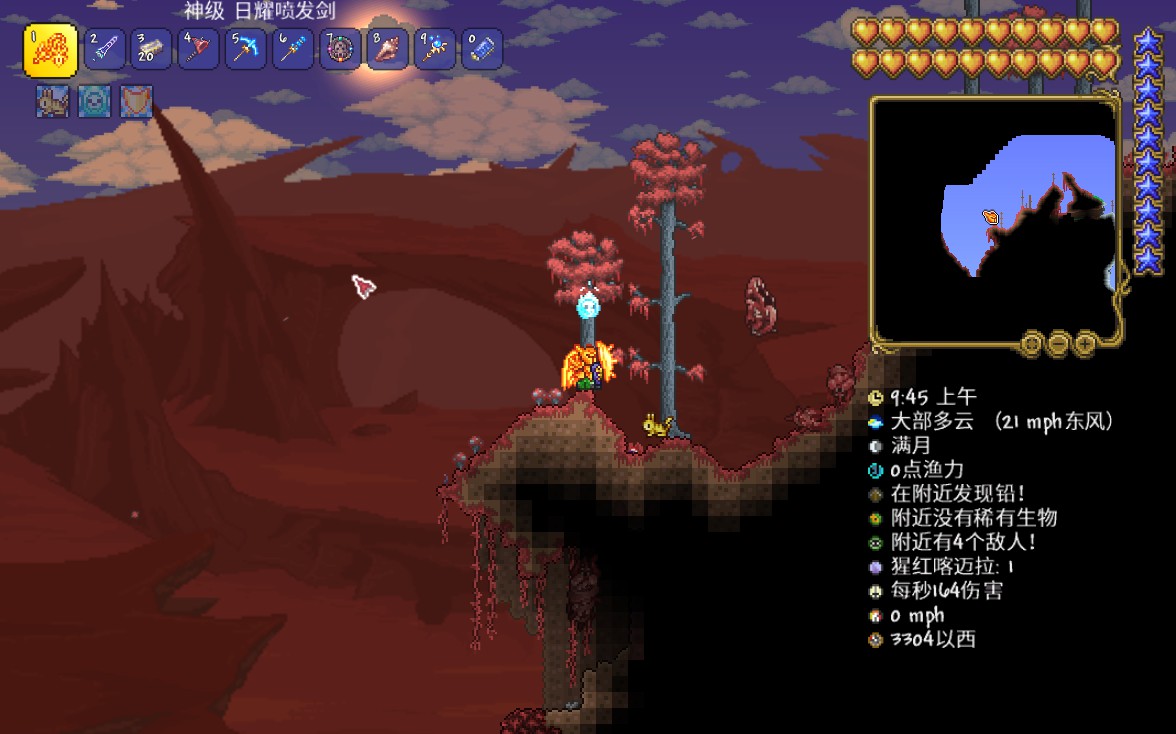Use the conch shell in hotbar slot 8

[387, 48]
